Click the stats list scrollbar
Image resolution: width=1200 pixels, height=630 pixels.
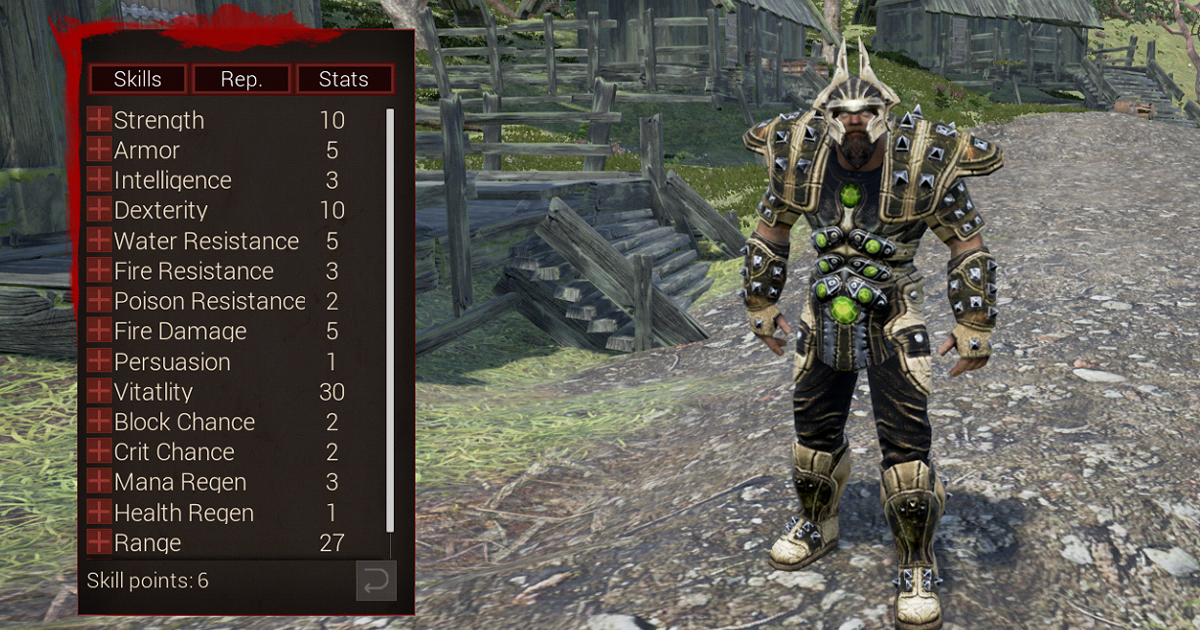coord(390,320)
